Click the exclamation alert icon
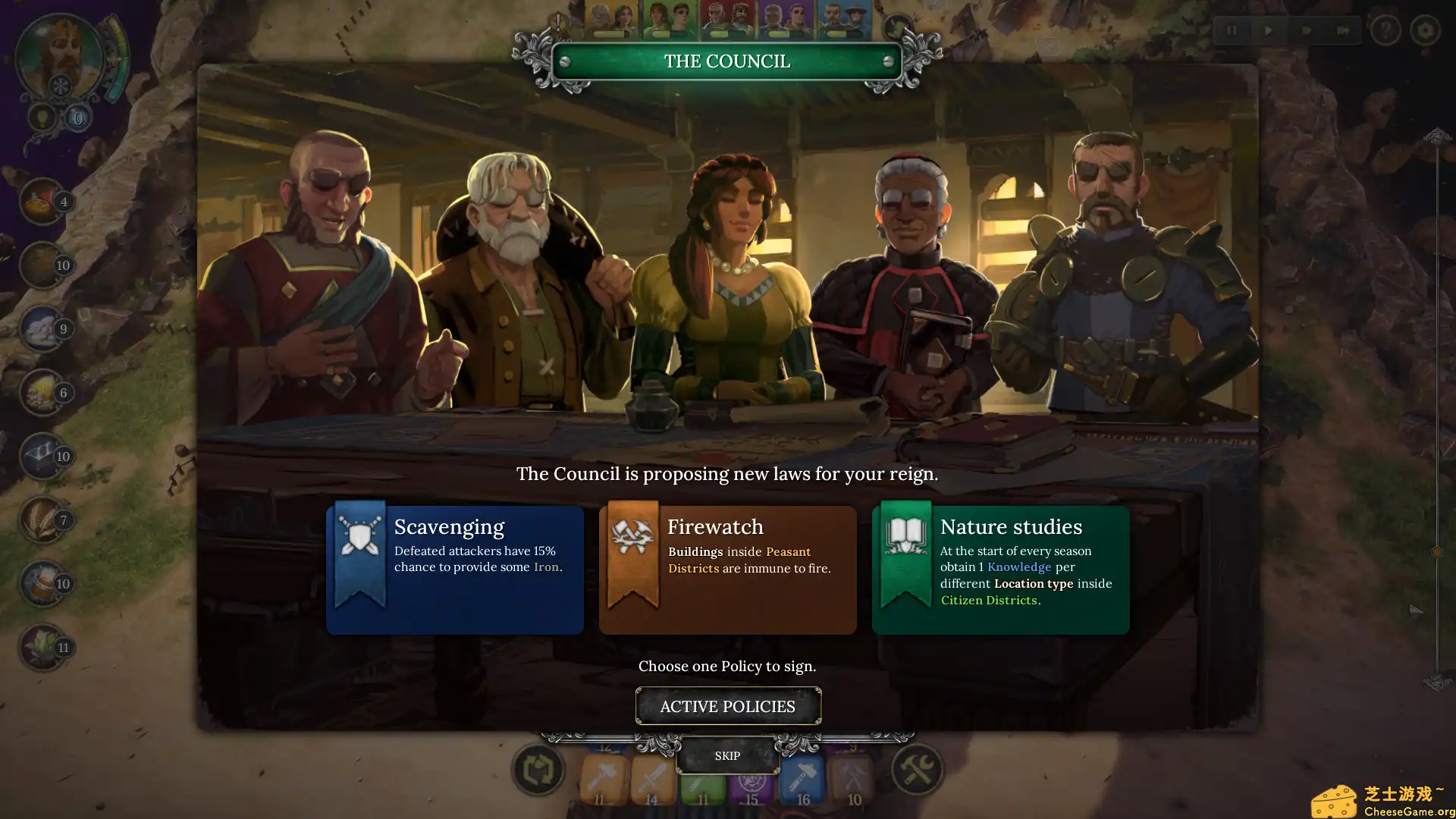This screenshot has height=819, width=1456. pyautogui.click(x=558, y=21)
